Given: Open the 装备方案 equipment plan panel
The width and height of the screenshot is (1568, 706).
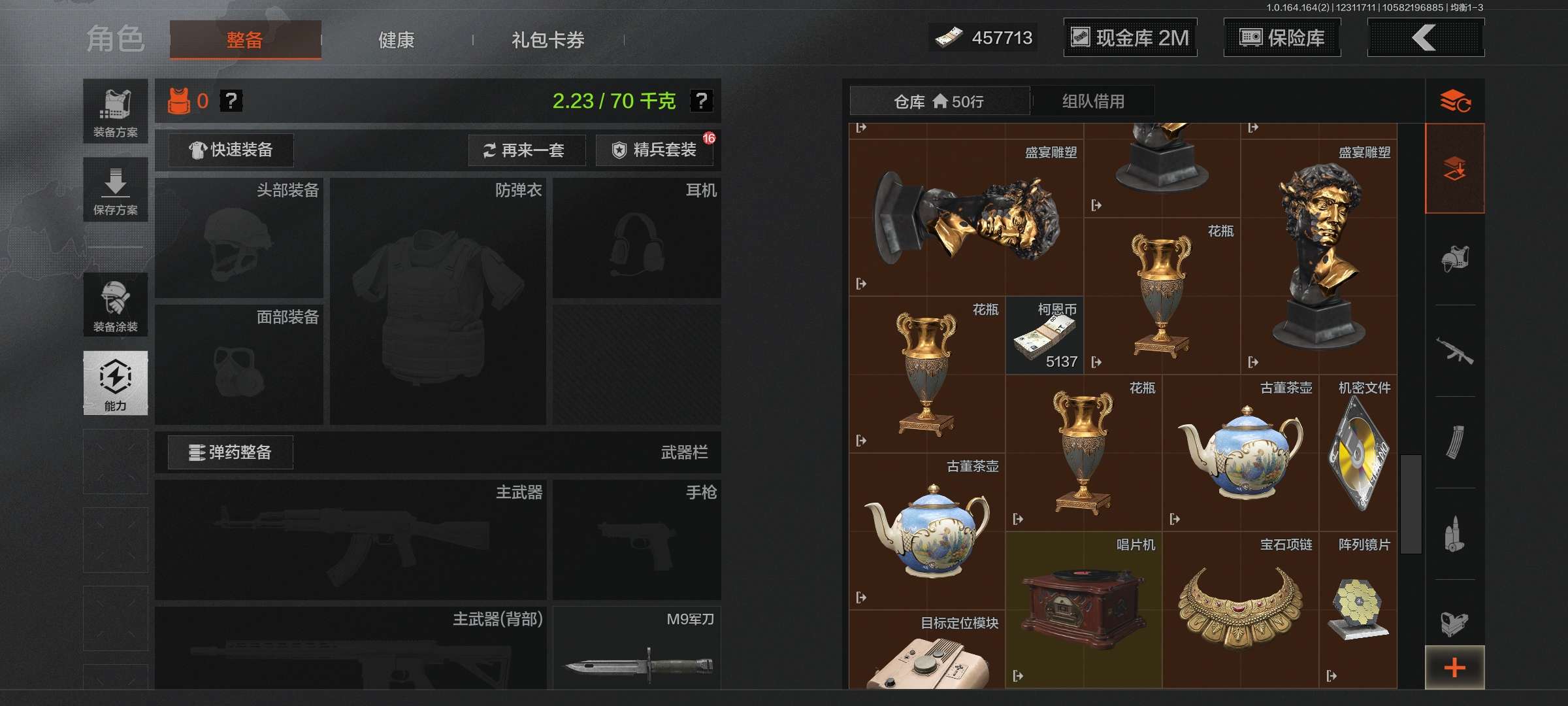Looking at the screenshot, I should click(115, 111).
